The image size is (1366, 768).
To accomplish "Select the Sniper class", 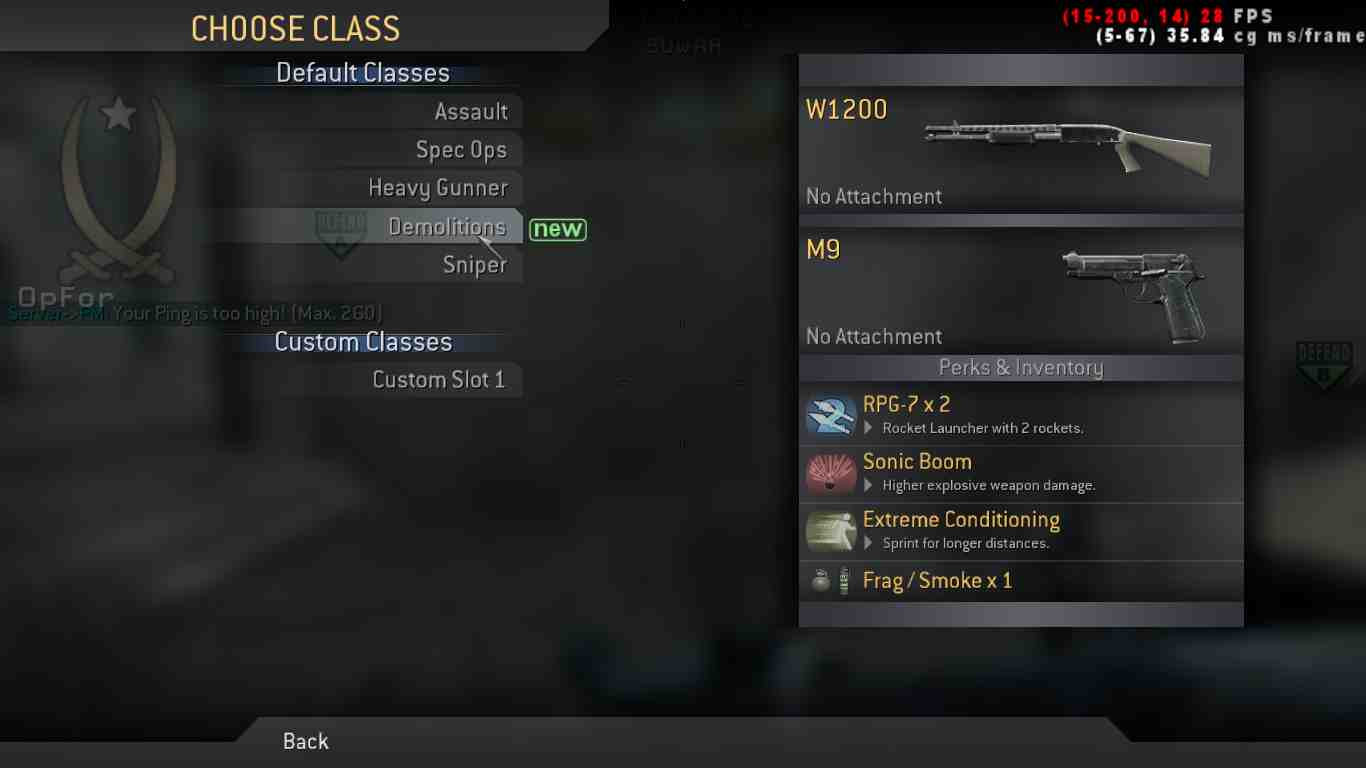I will click(474, 264).
